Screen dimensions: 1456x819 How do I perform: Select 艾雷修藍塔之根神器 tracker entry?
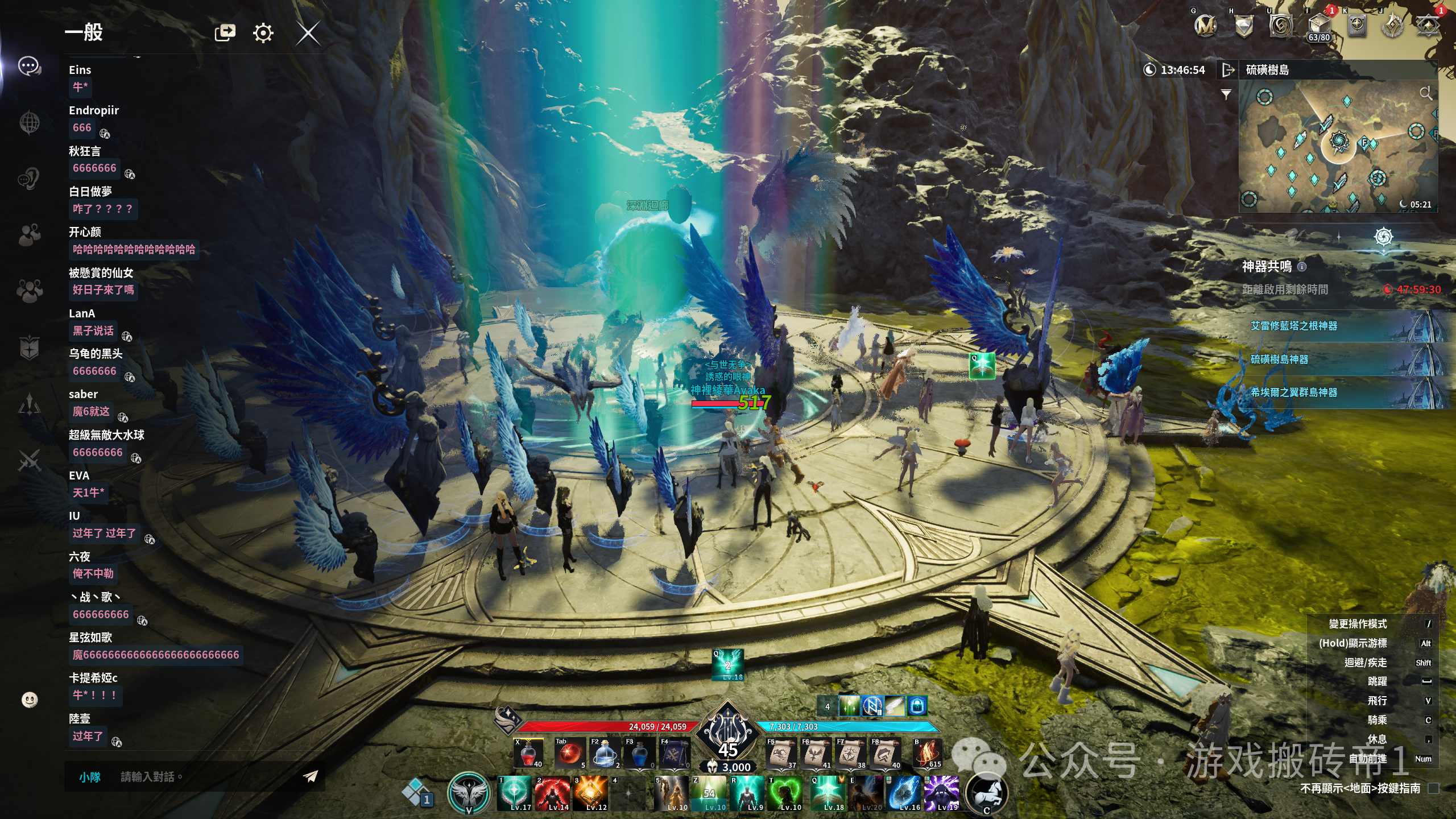coord(1293,326)
